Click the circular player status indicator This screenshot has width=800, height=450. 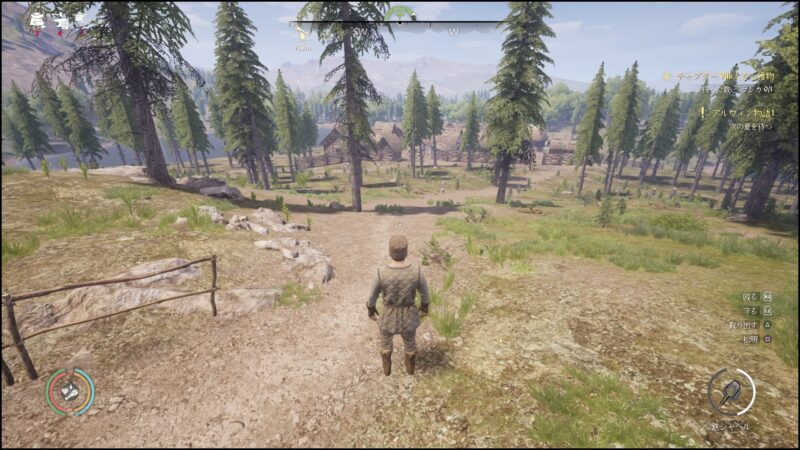point(70,391)
